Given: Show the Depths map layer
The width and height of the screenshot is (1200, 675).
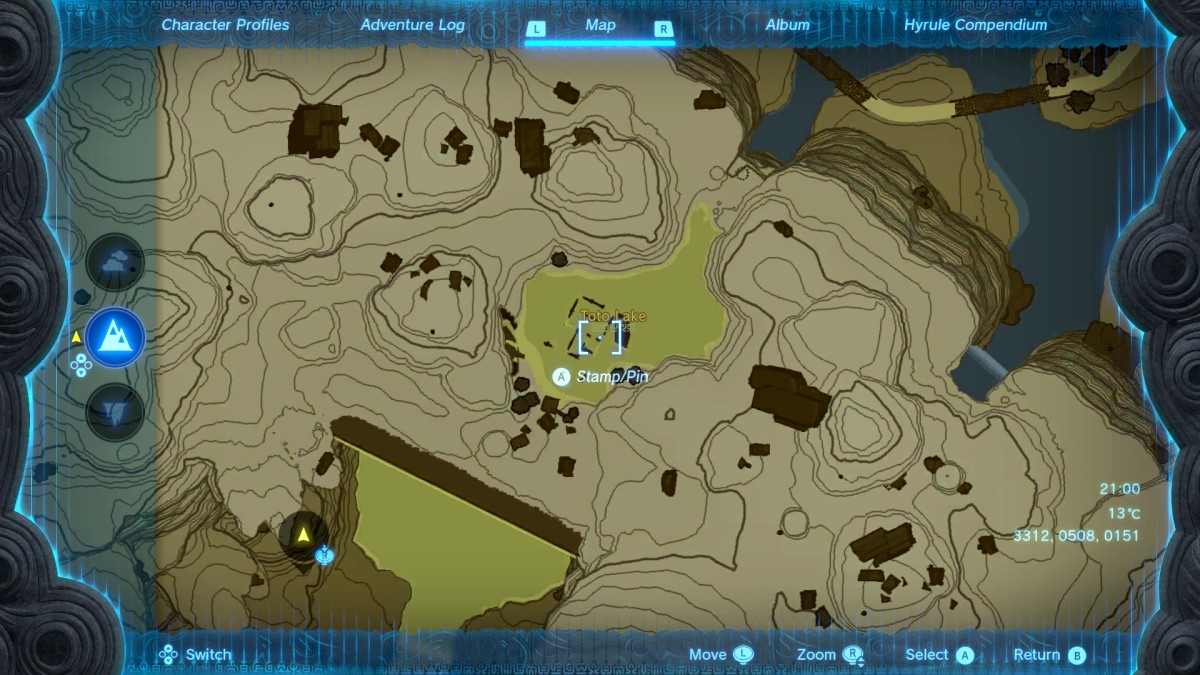Looking at the screenshot, I should pyautogui.click(x=116, y=411).
